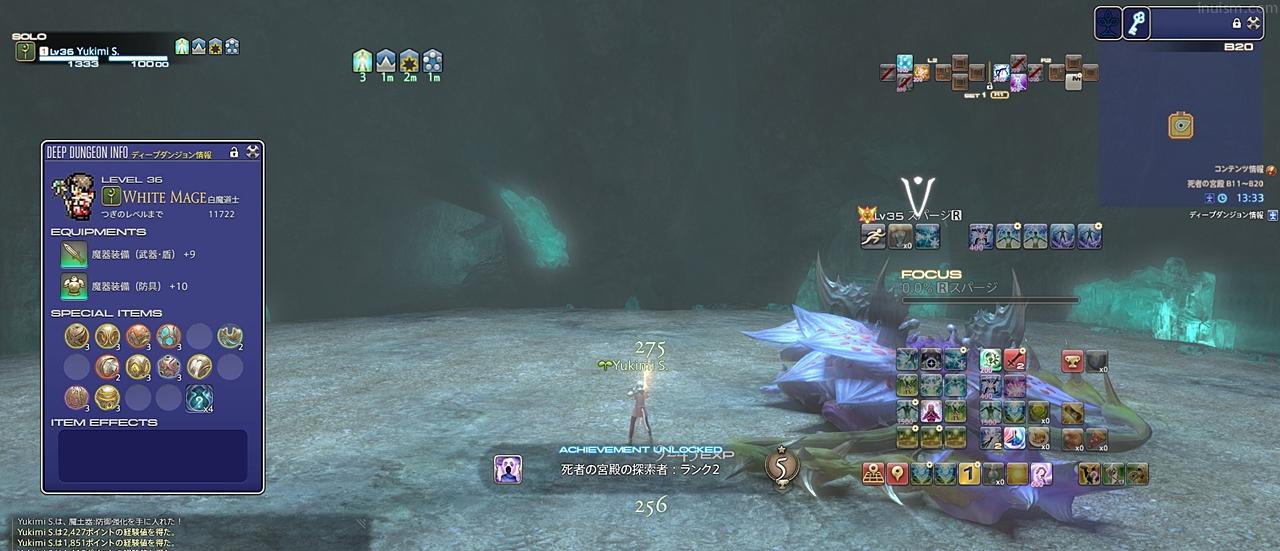1280x551 pixels.
Task: Activate the red crossed swords action
Action: tap(1015, 361)
